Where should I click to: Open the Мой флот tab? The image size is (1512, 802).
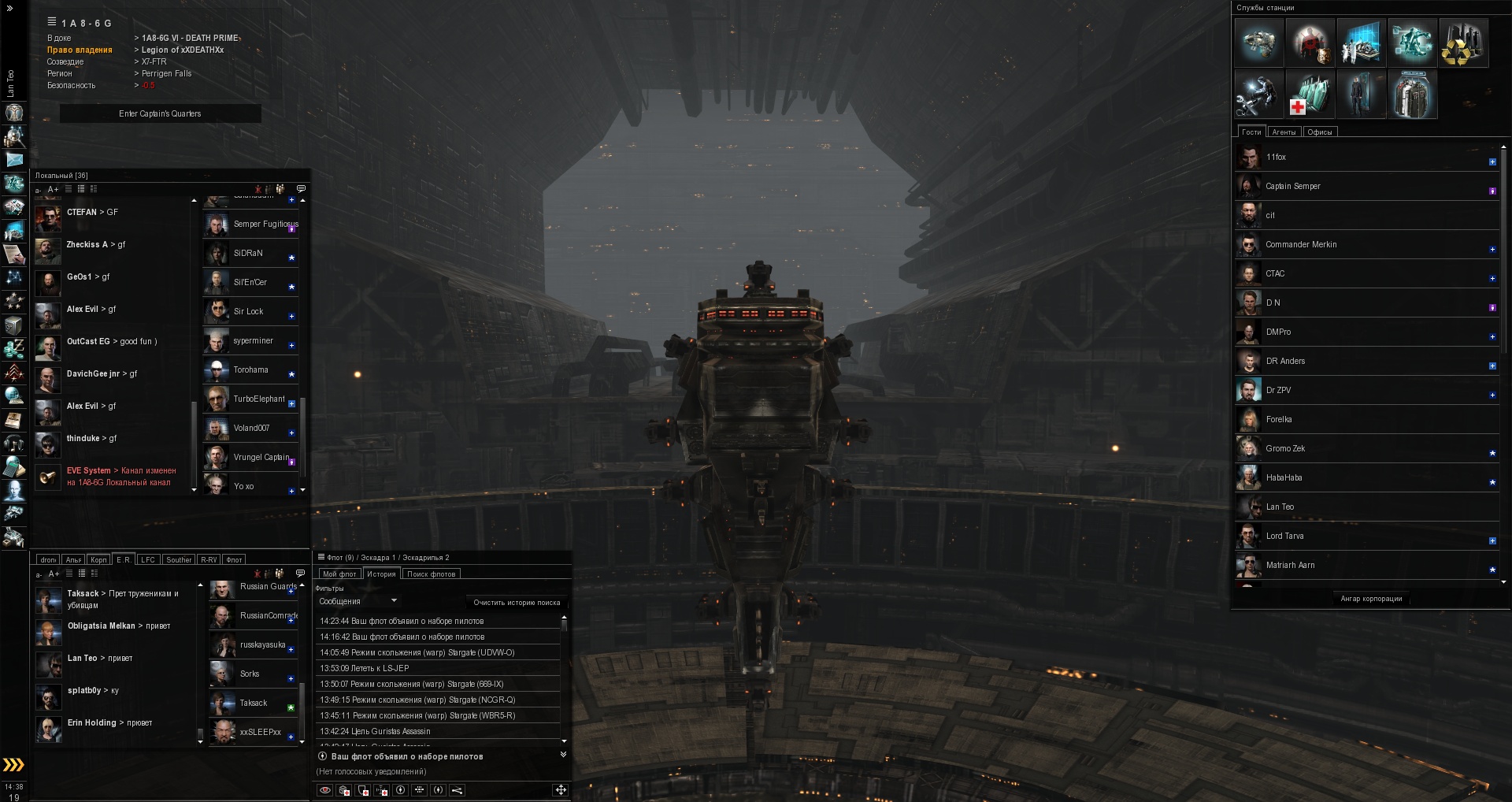(x=339, y=574)
